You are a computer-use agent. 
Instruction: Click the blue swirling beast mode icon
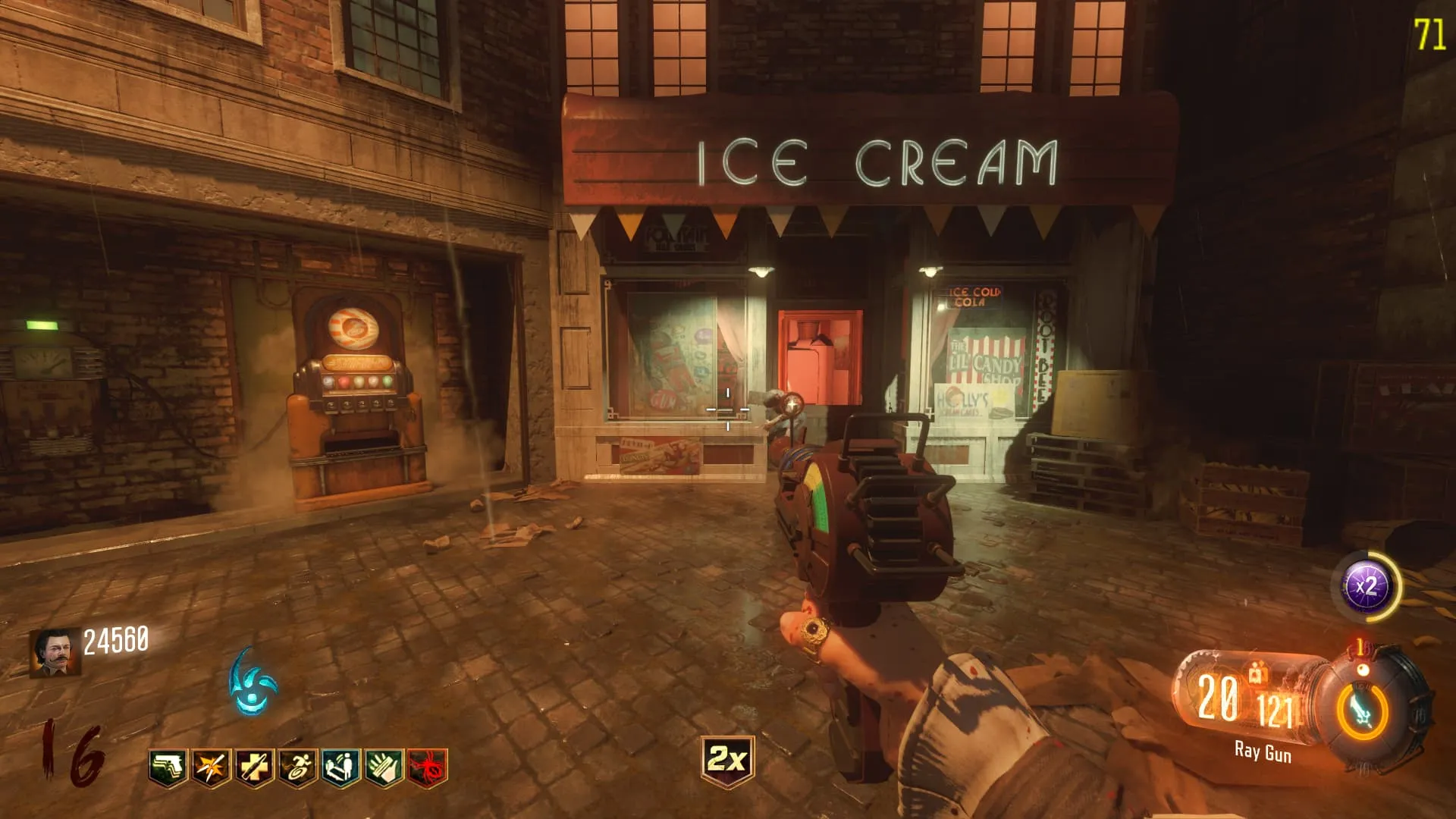point(253,680)
